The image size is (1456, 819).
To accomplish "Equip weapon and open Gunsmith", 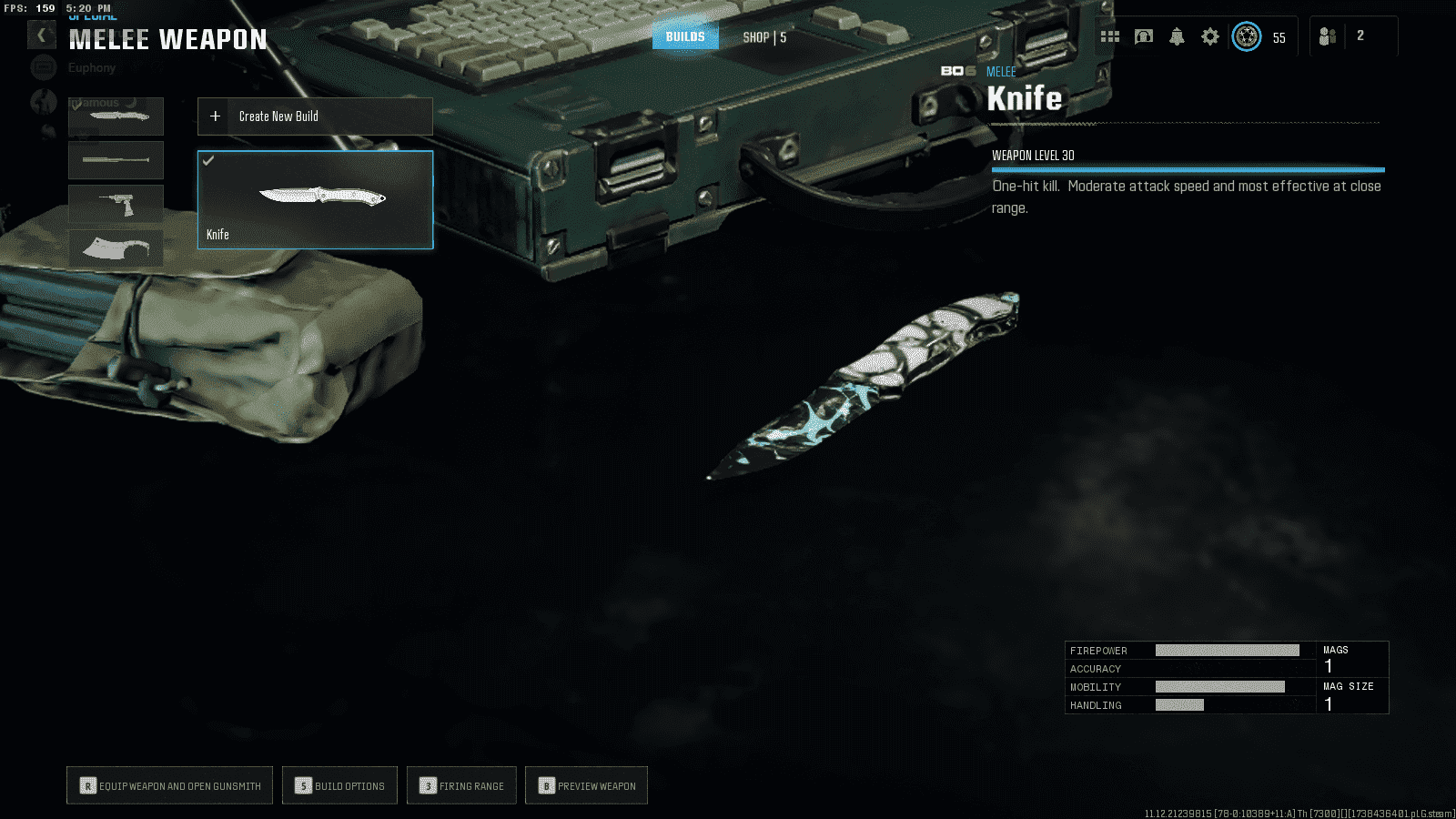I will point(170,785).
